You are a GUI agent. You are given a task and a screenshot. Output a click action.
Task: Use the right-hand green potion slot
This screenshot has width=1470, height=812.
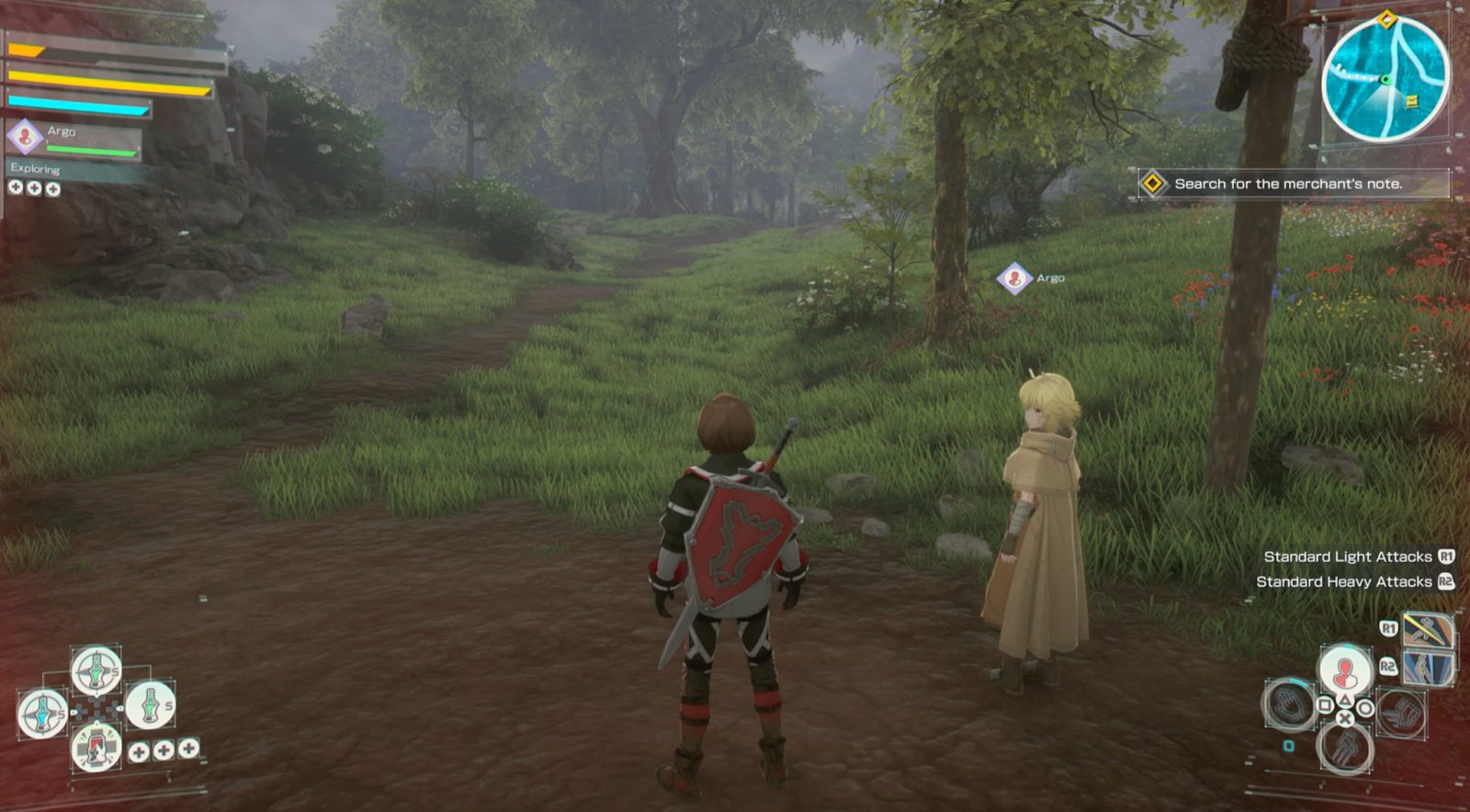pyautogui.click(x=149, y=705)
